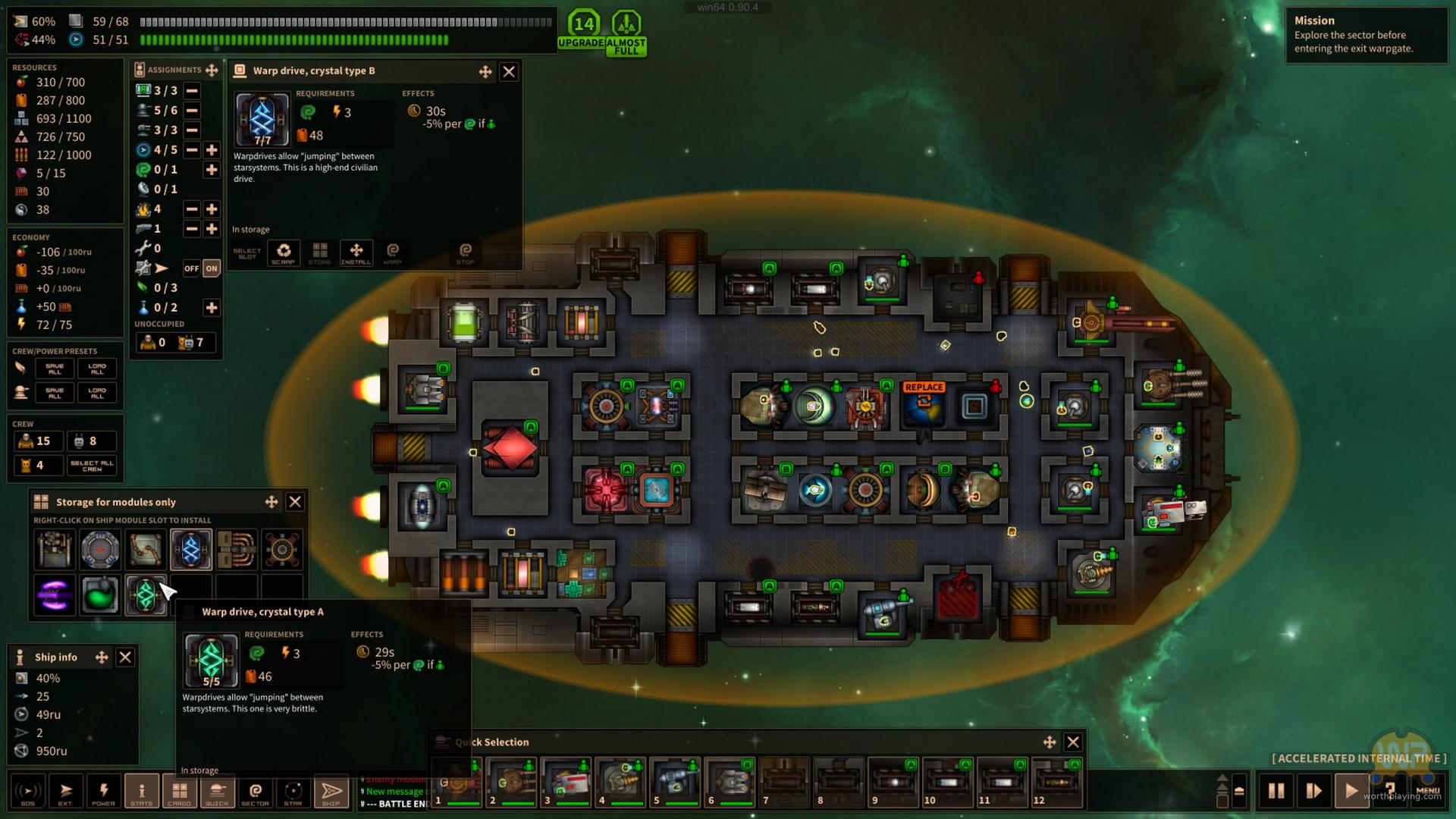The image size is (1456, 819).
Task: Choose quick selection slot 3
Action: pyautogui.click(x=566, y=782)
